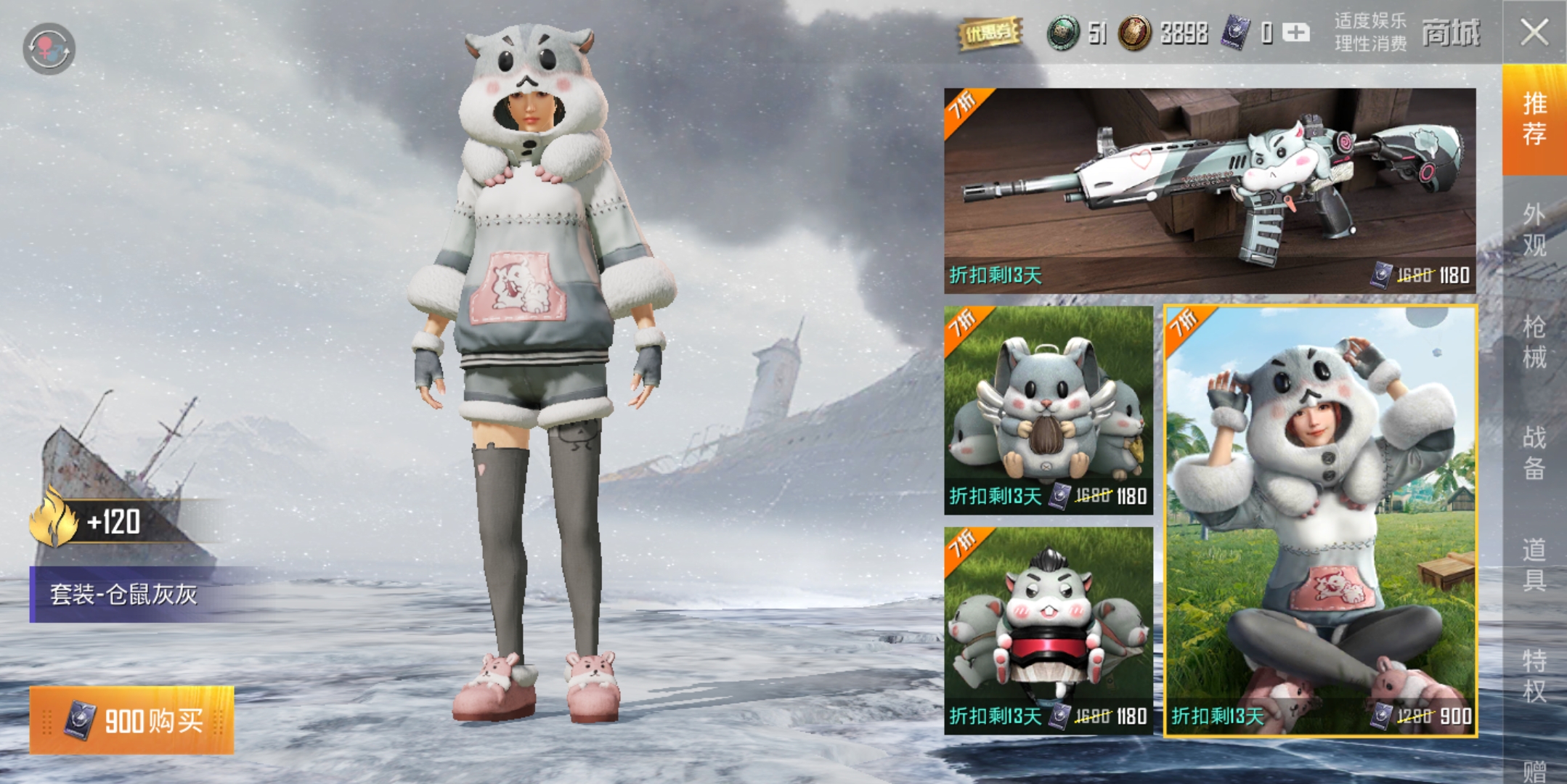Pick the hamster helmet offer
1567x784 pixels.
[1049, 630]
